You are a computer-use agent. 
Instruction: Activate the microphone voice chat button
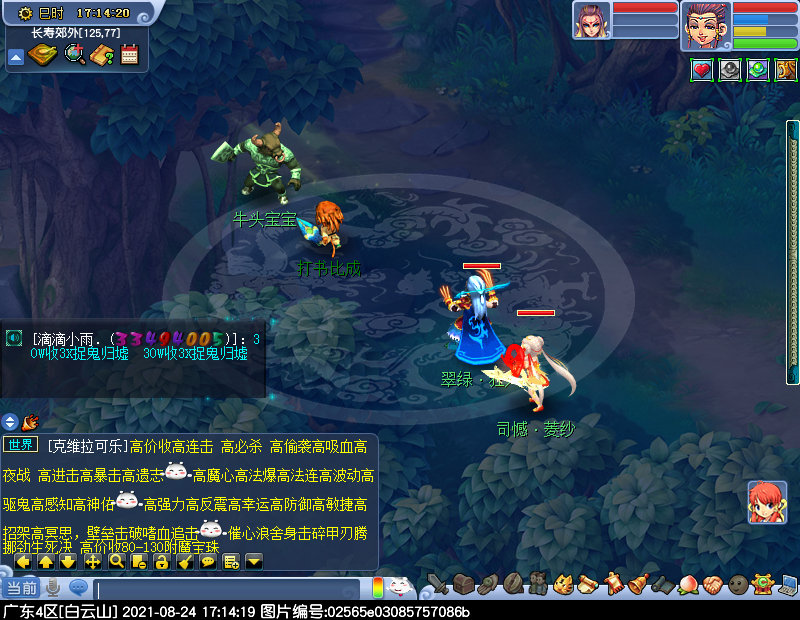point(52,588)
